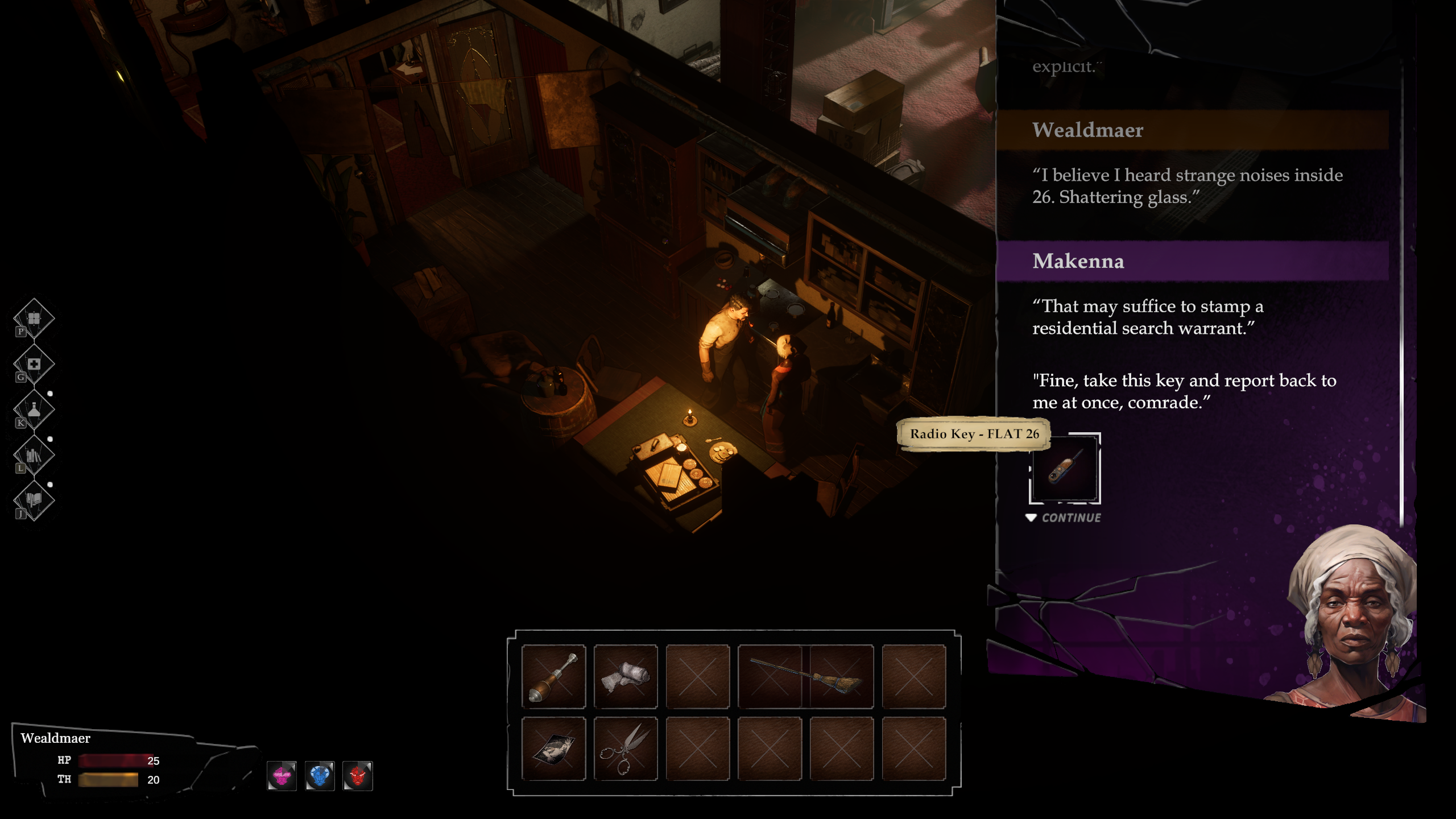Select the scissors inventory slot

coord(626,748)
